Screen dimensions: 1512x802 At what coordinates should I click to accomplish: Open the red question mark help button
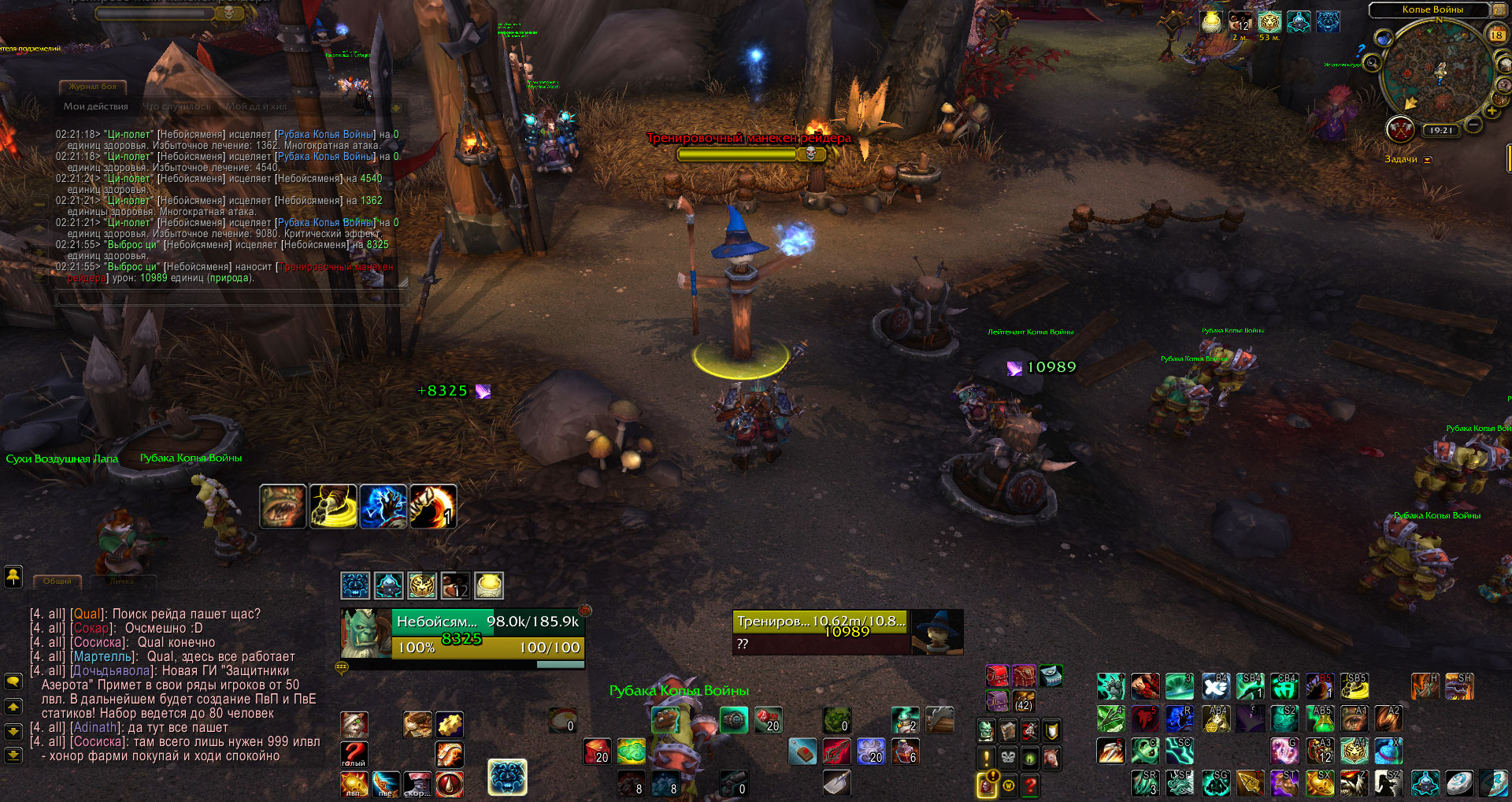pos(1030,784)
